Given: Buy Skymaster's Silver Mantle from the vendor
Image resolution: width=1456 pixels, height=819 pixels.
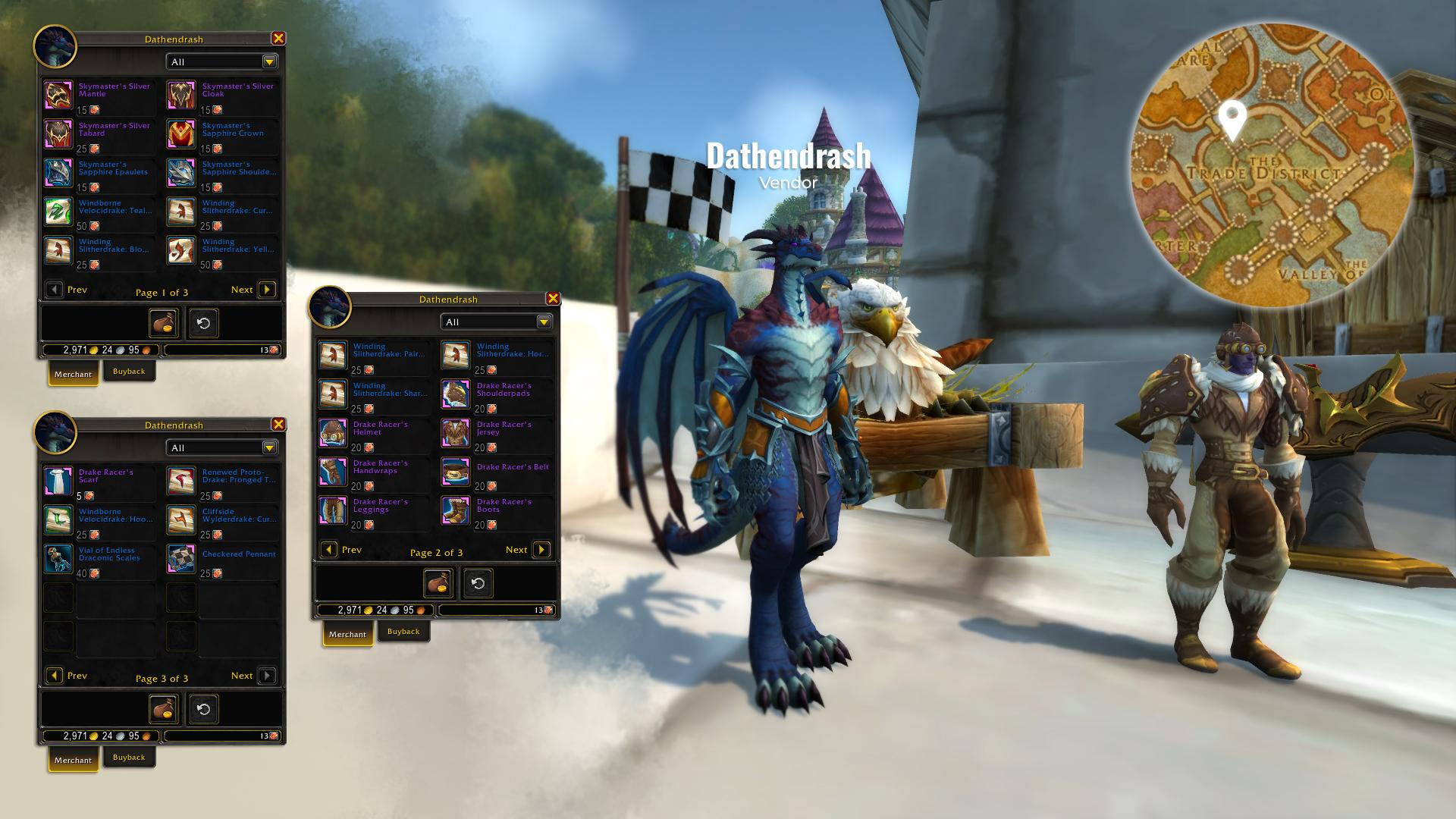Looking at the screenshot, I should pos(58,96).
